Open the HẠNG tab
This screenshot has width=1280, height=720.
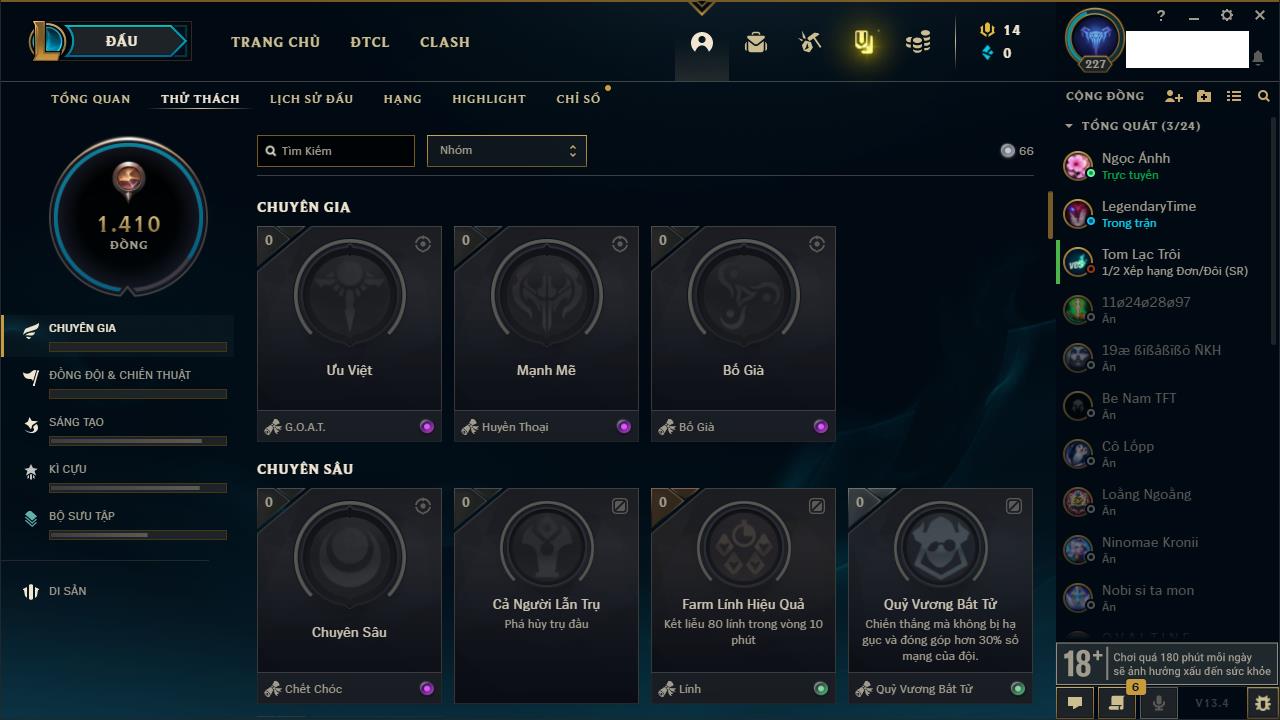click(x=402, y=99)
